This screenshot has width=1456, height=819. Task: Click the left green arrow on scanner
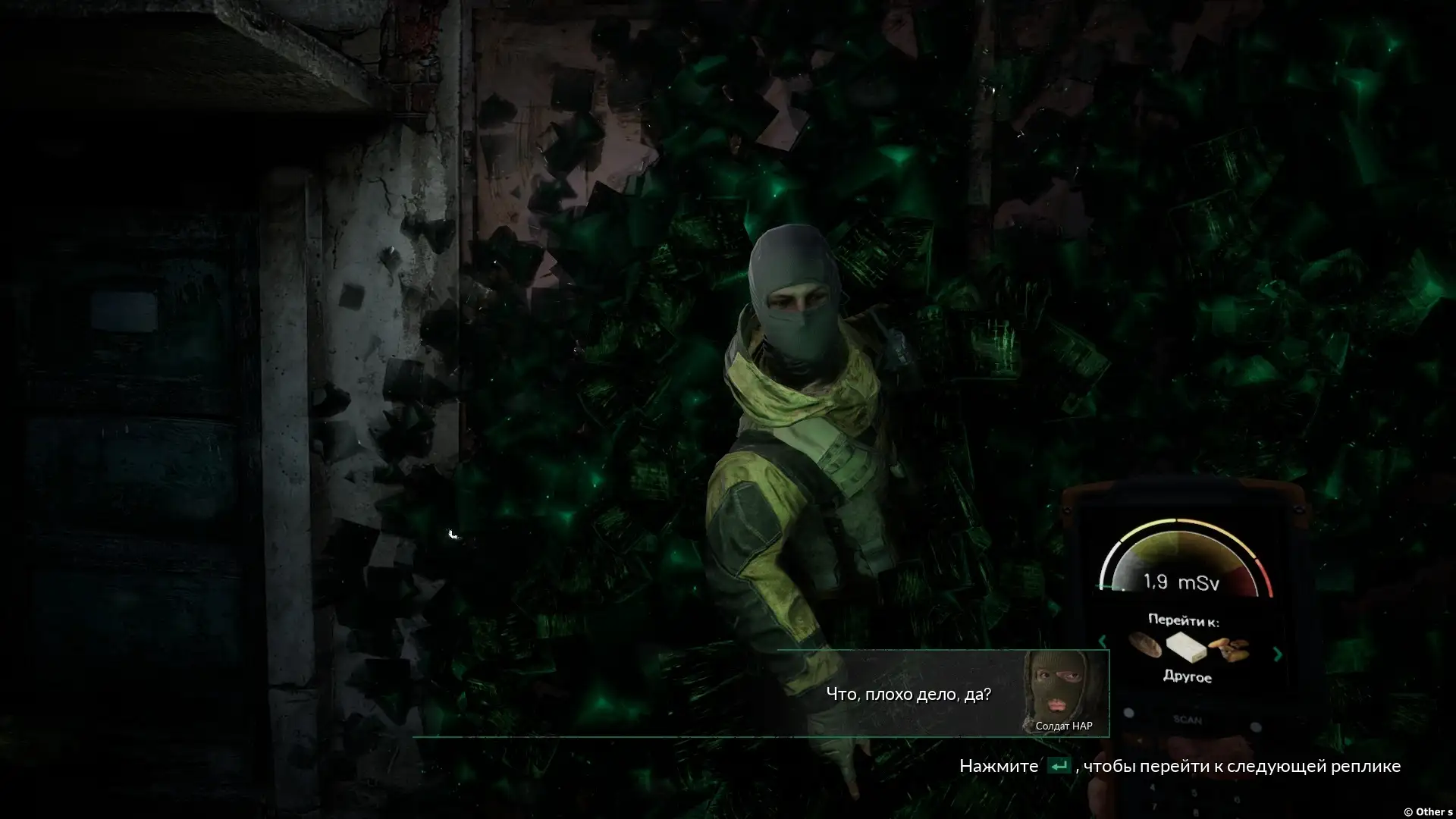[1103, 642]
